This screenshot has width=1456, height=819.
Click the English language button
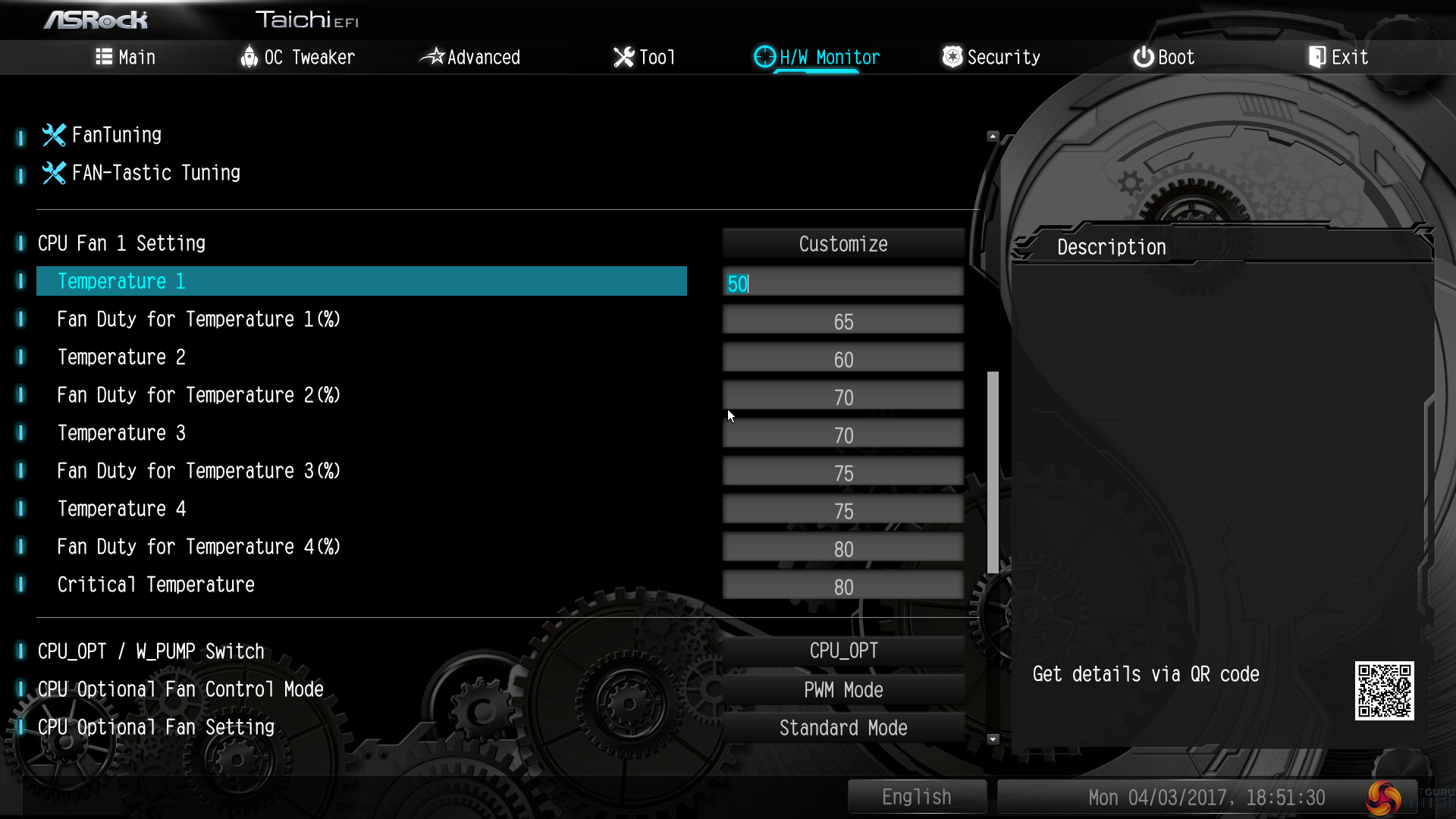[x=916, y=797]
